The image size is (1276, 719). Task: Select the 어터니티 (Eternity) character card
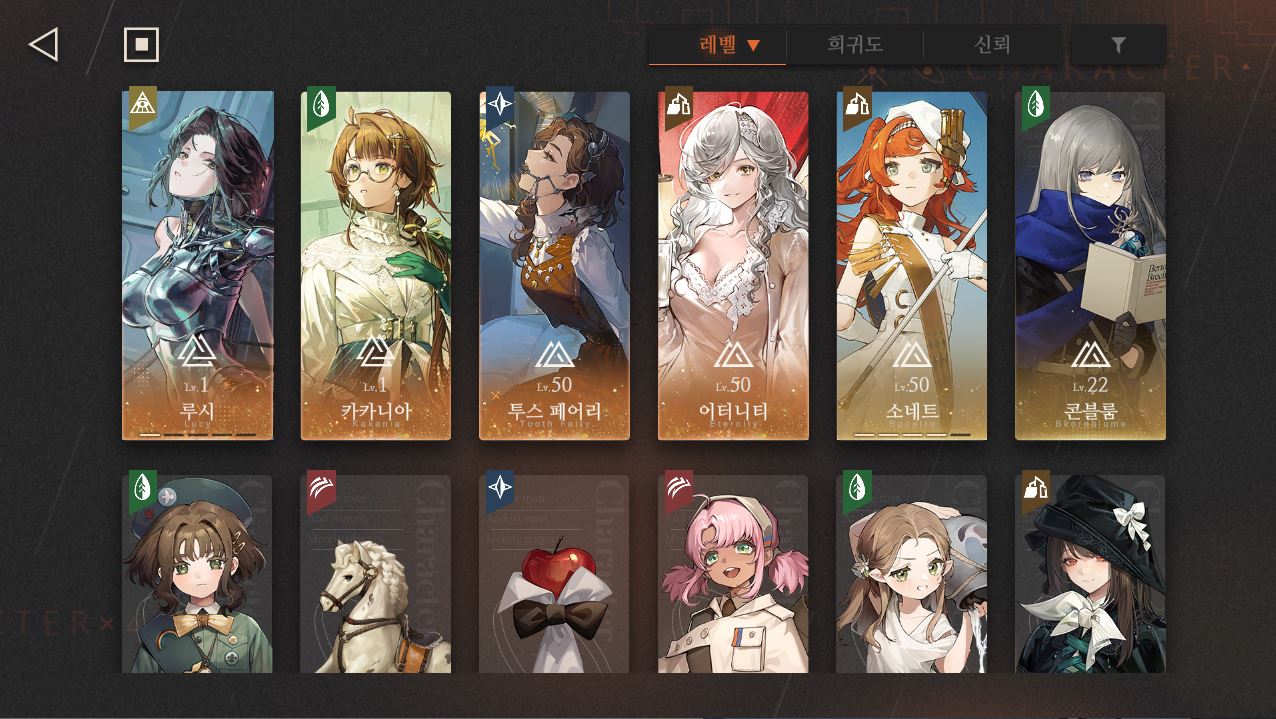click(733, 266)
